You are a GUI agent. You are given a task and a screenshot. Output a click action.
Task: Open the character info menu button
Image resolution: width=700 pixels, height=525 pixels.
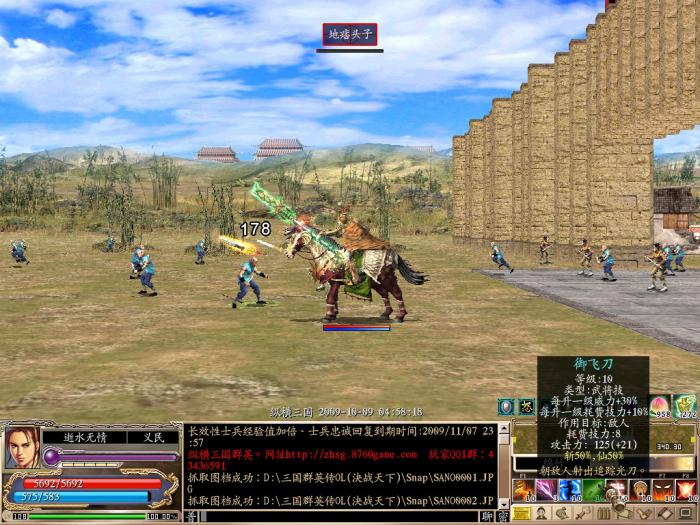[542, 514]
